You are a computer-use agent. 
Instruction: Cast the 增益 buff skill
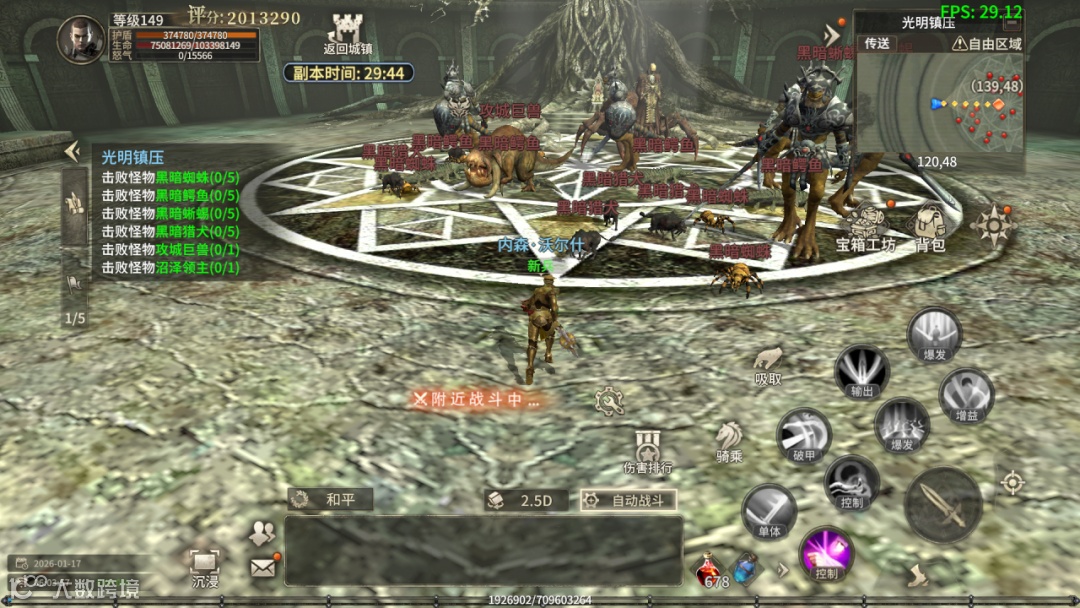(966, 395)
